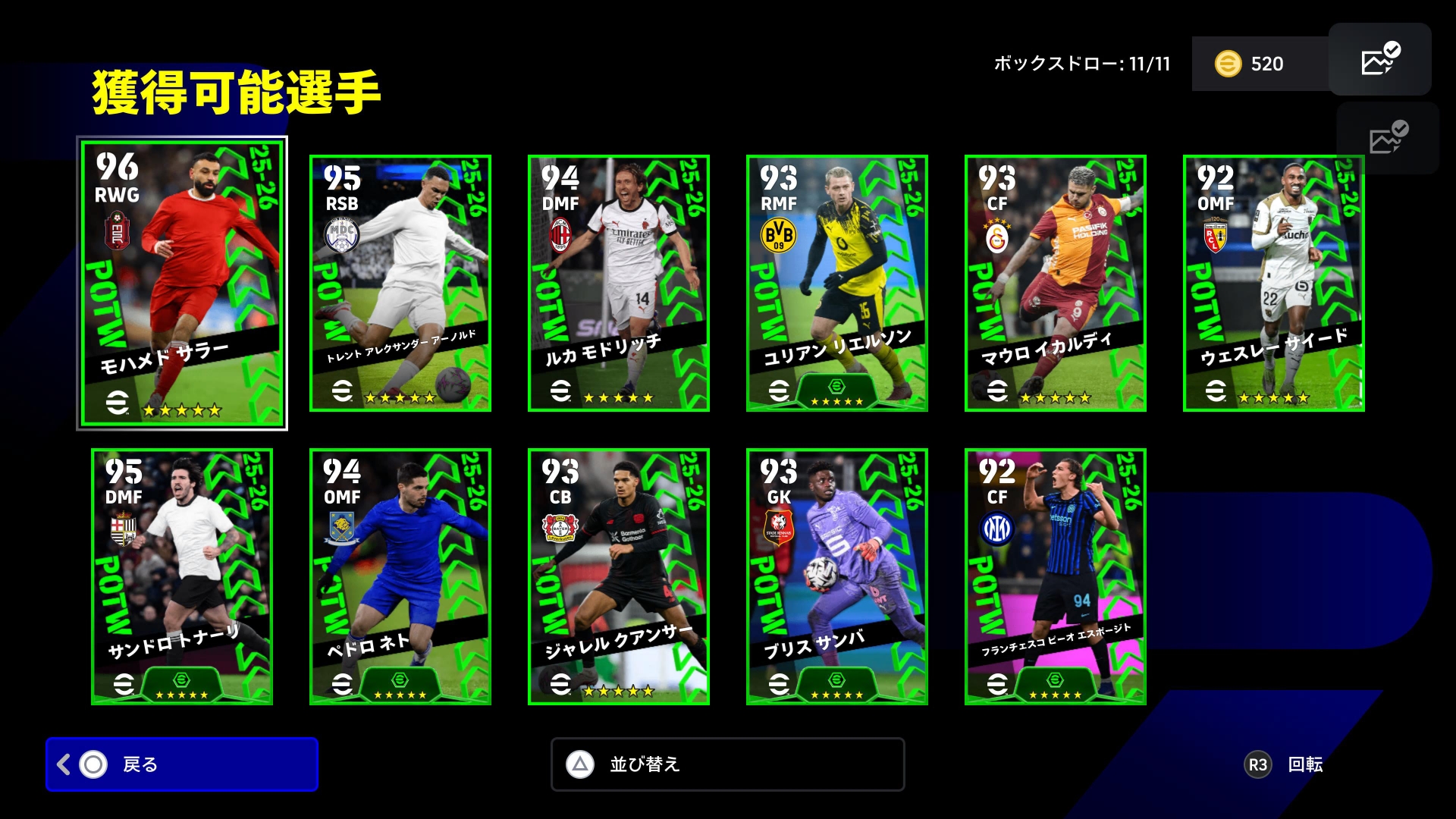Choose the Brice Samba goalkeeper card
The width and height of the screenshot is (1456, 819).
(x=837, y=576)
